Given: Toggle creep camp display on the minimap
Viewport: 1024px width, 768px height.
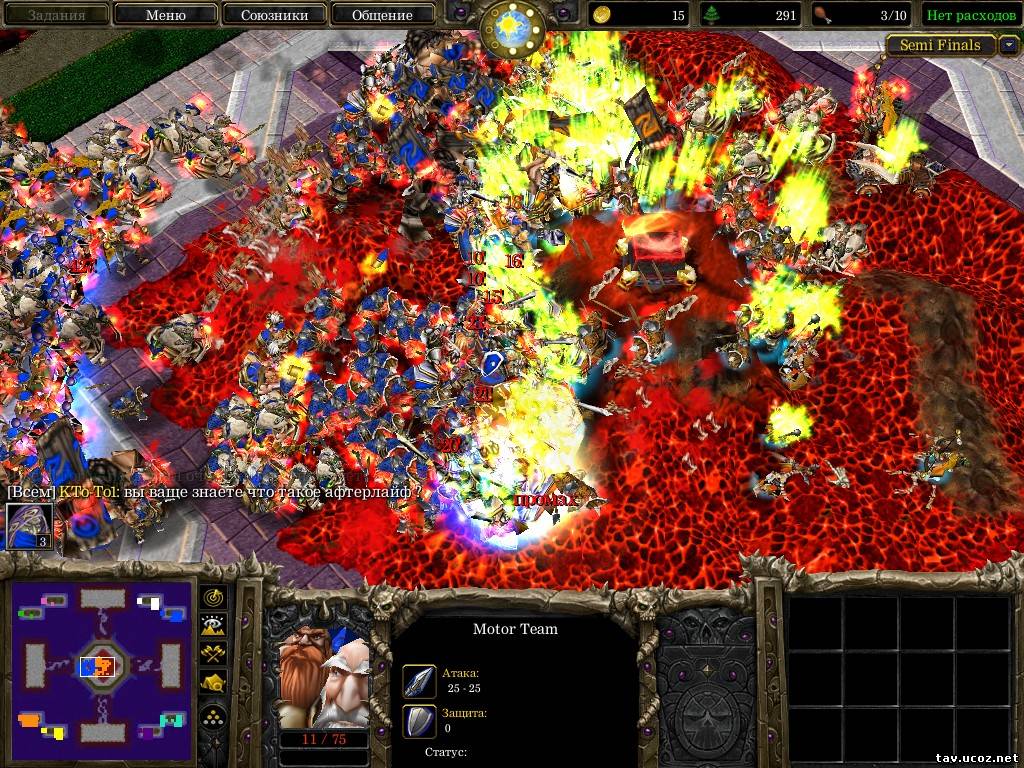Looking at the screenshot, I should point(215,683).
